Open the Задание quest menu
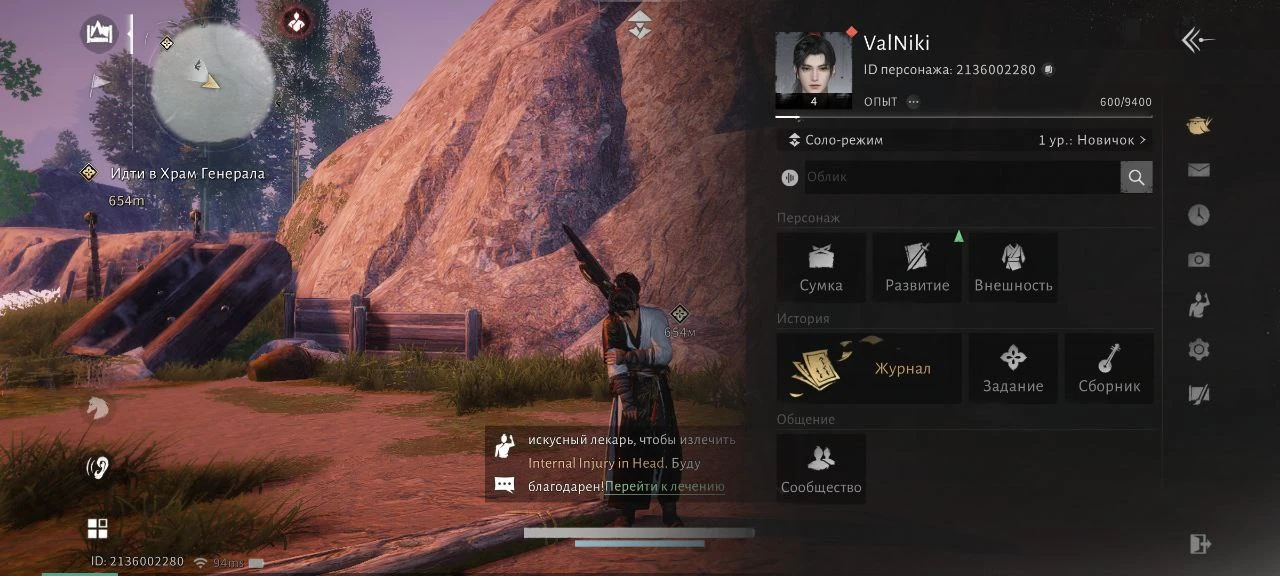Image resolution: width=1280 pixels, height=576 pixels. click(x=1013, y=368)
